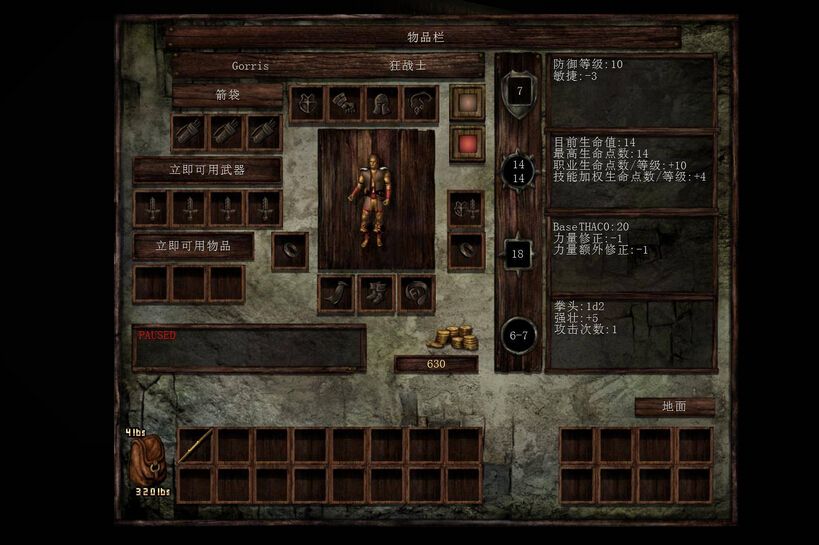819x545 pixels.
Task: Click the cloak equipment slot
Action: [336, 293]
